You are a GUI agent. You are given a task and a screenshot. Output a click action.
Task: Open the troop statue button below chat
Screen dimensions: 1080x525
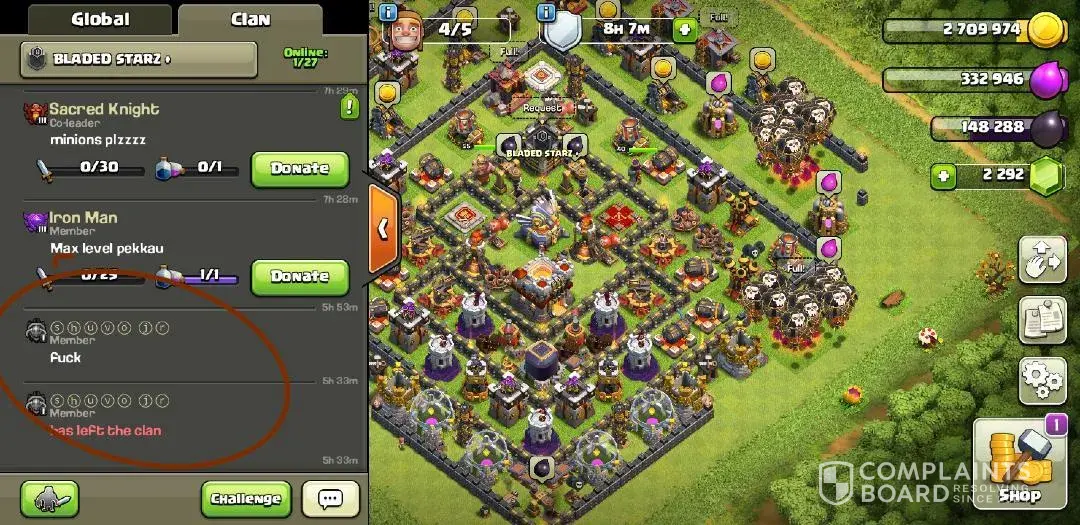[x=50, y=498]
